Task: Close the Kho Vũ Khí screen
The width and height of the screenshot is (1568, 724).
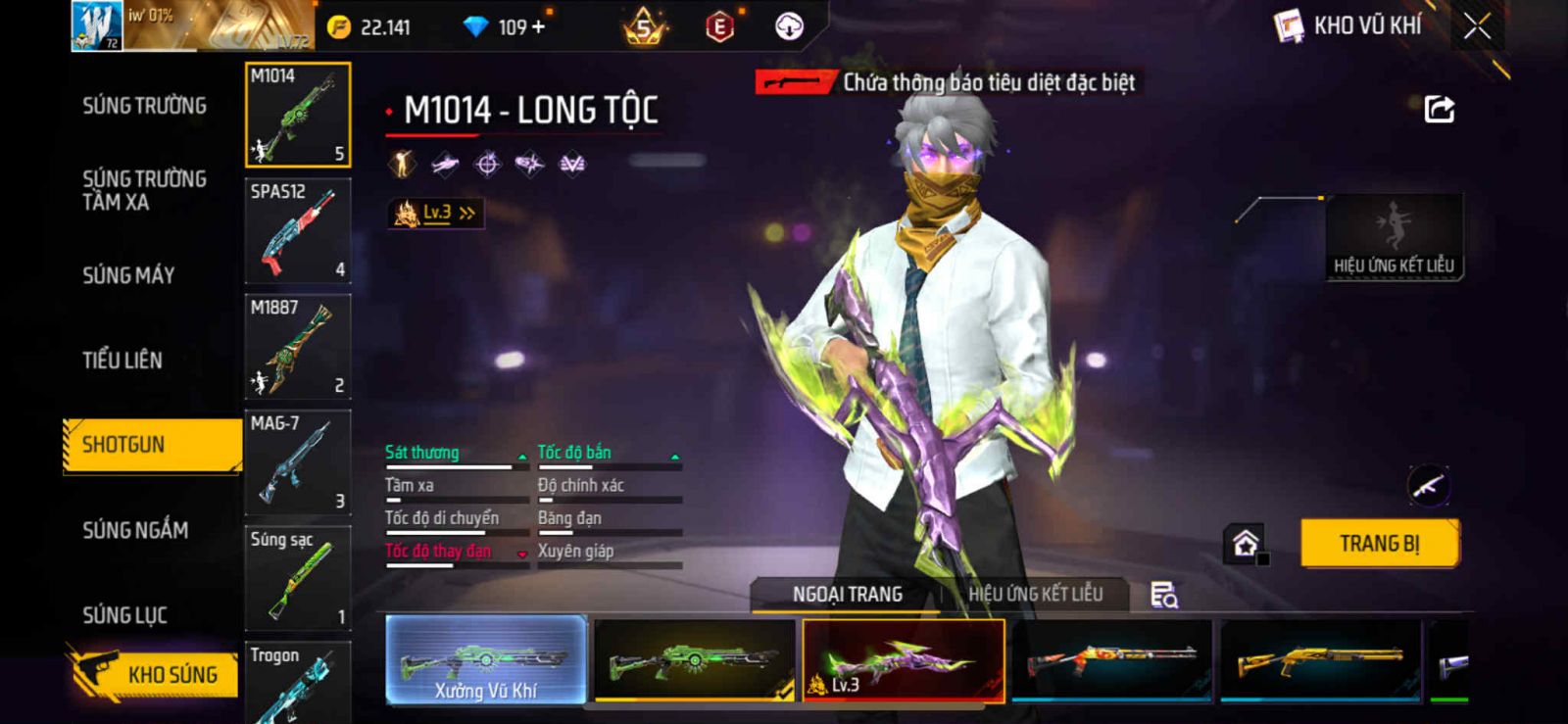Action: tap(1477, 26)
